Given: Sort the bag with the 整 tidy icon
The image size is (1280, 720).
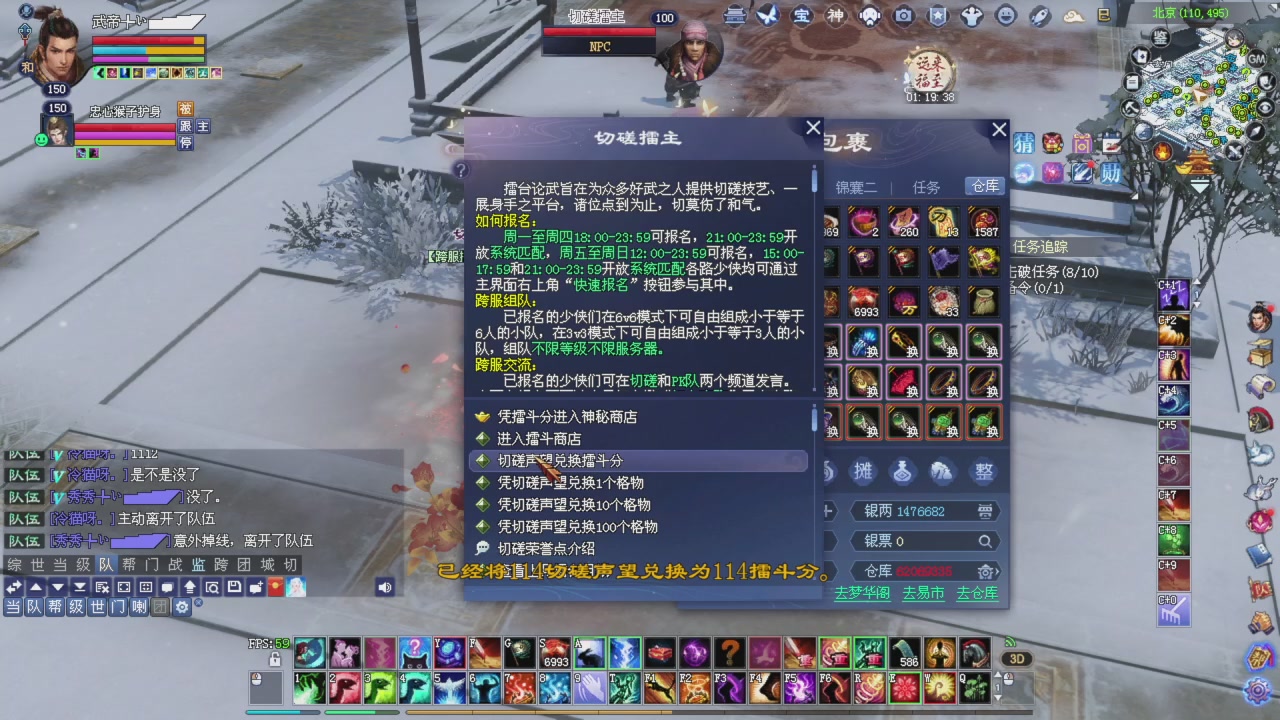Looking at the screenshot, I should [x=984, y=472].
